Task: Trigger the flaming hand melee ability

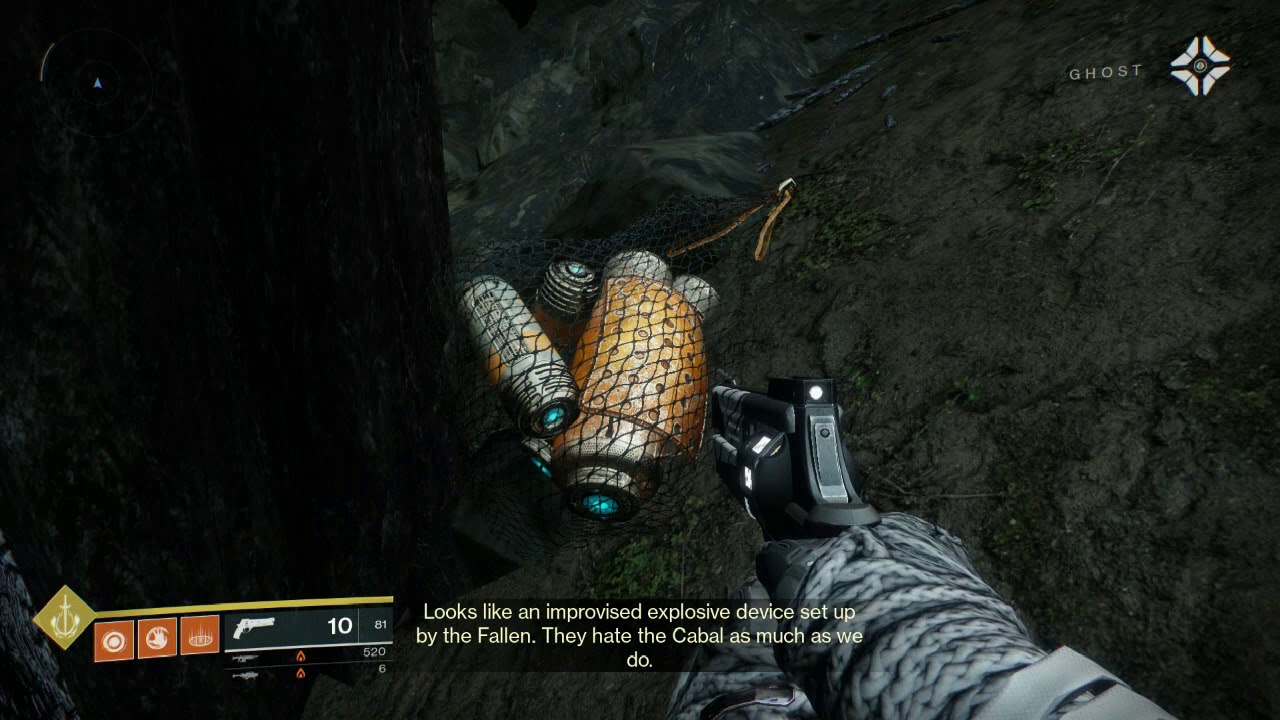Action: pyautogui.click(x=157, y=638)
